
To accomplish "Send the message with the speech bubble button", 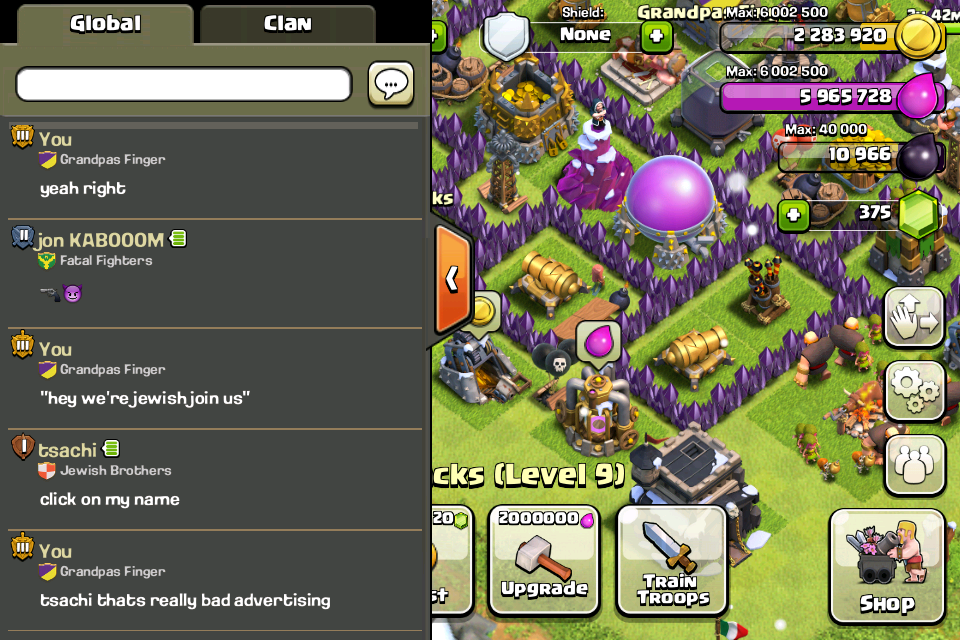I will pos(391,84).
